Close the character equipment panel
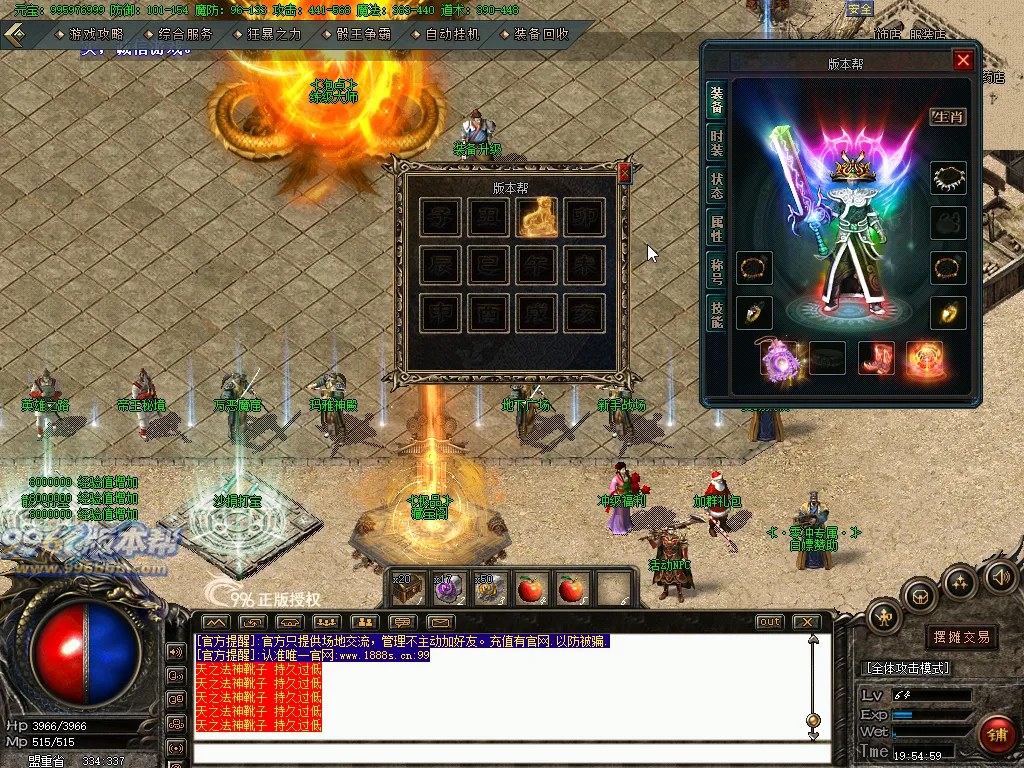 point(962,61)
